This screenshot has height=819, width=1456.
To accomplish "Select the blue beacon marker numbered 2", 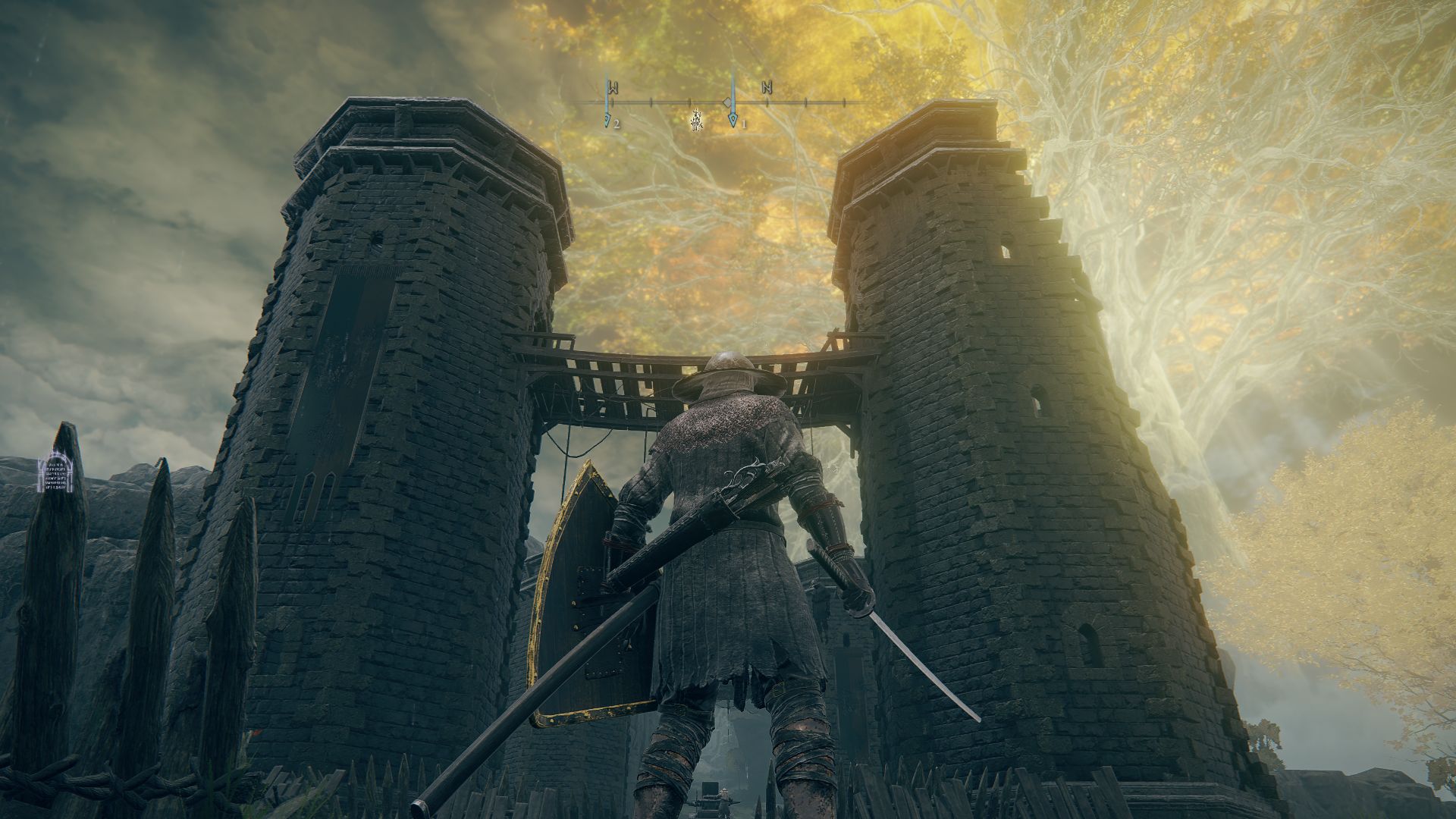I will click(607, 119).
